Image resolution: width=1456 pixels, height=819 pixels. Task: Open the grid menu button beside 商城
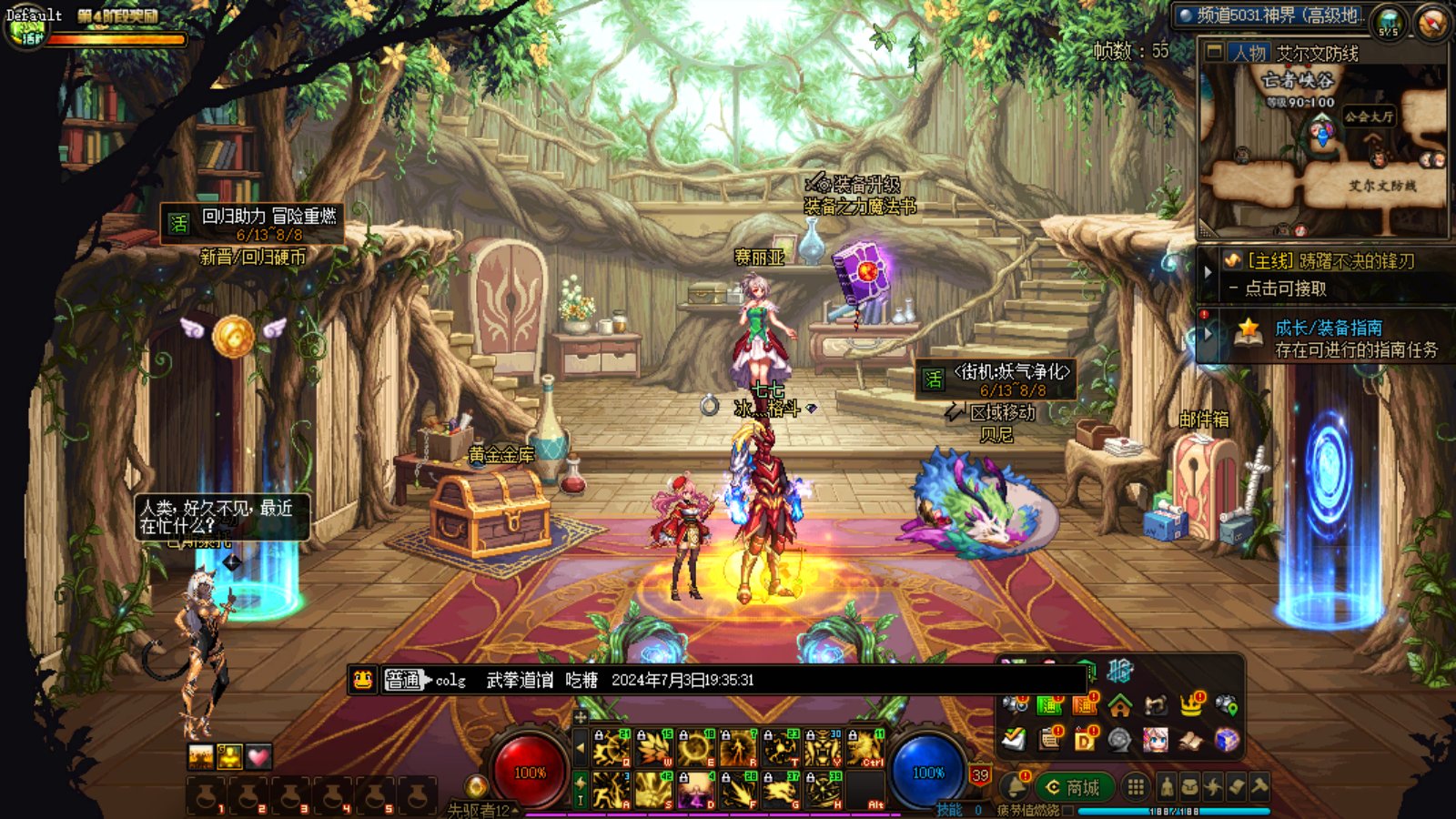click(1135, 786)
